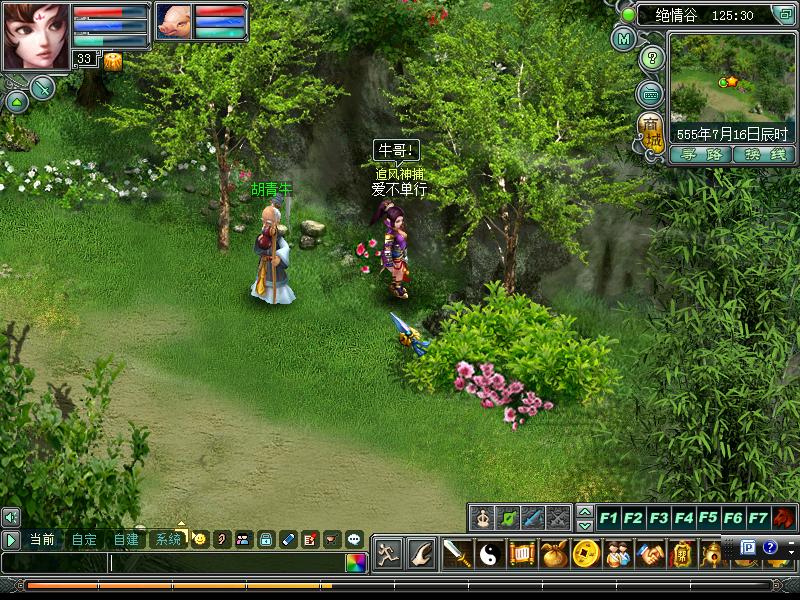This screenshot has width=800, height=600.
Task: Click the 换线 switch-line button
Action: (763, 154)
